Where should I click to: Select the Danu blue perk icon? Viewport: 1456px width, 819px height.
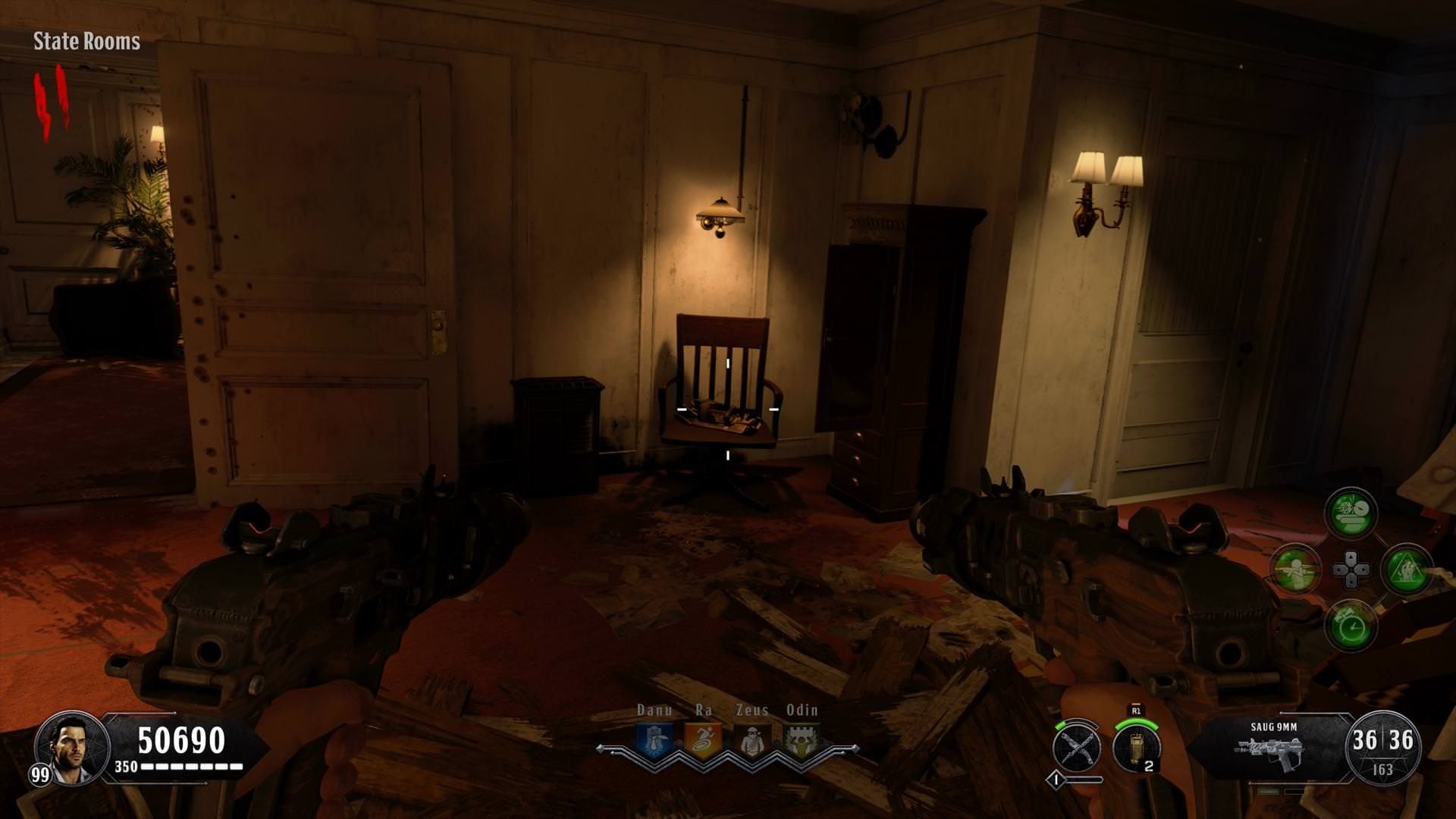653,740
